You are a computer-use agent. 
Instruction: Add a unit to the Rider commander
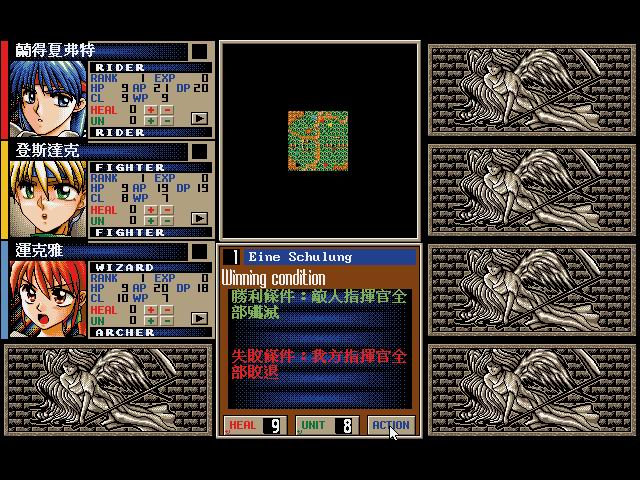(151, 121)
